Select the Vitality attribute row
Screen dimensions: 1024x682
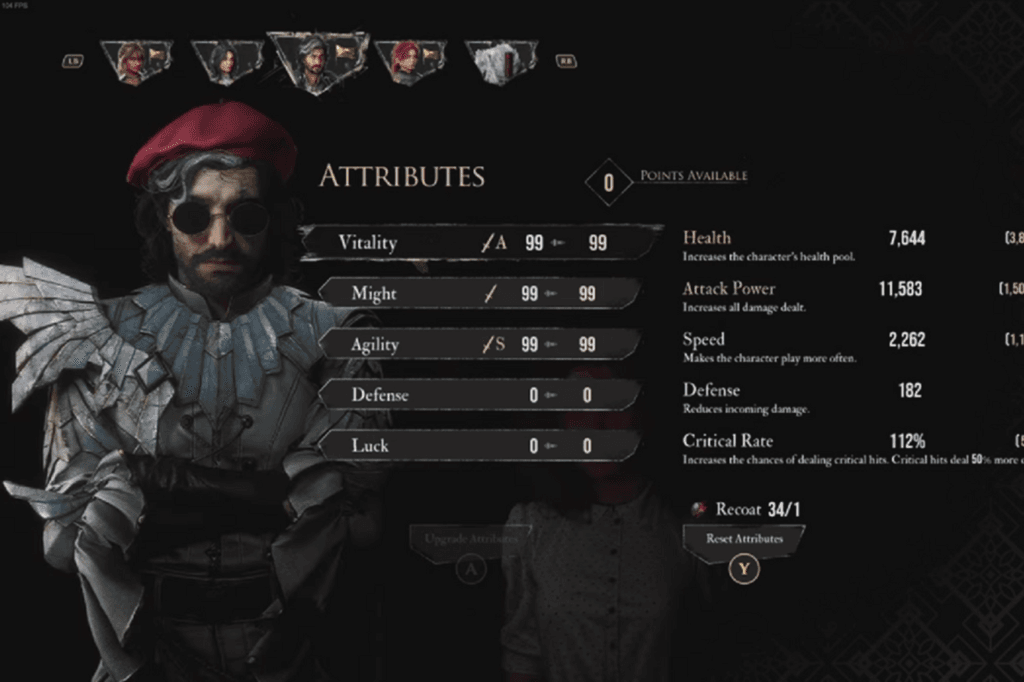480,243
